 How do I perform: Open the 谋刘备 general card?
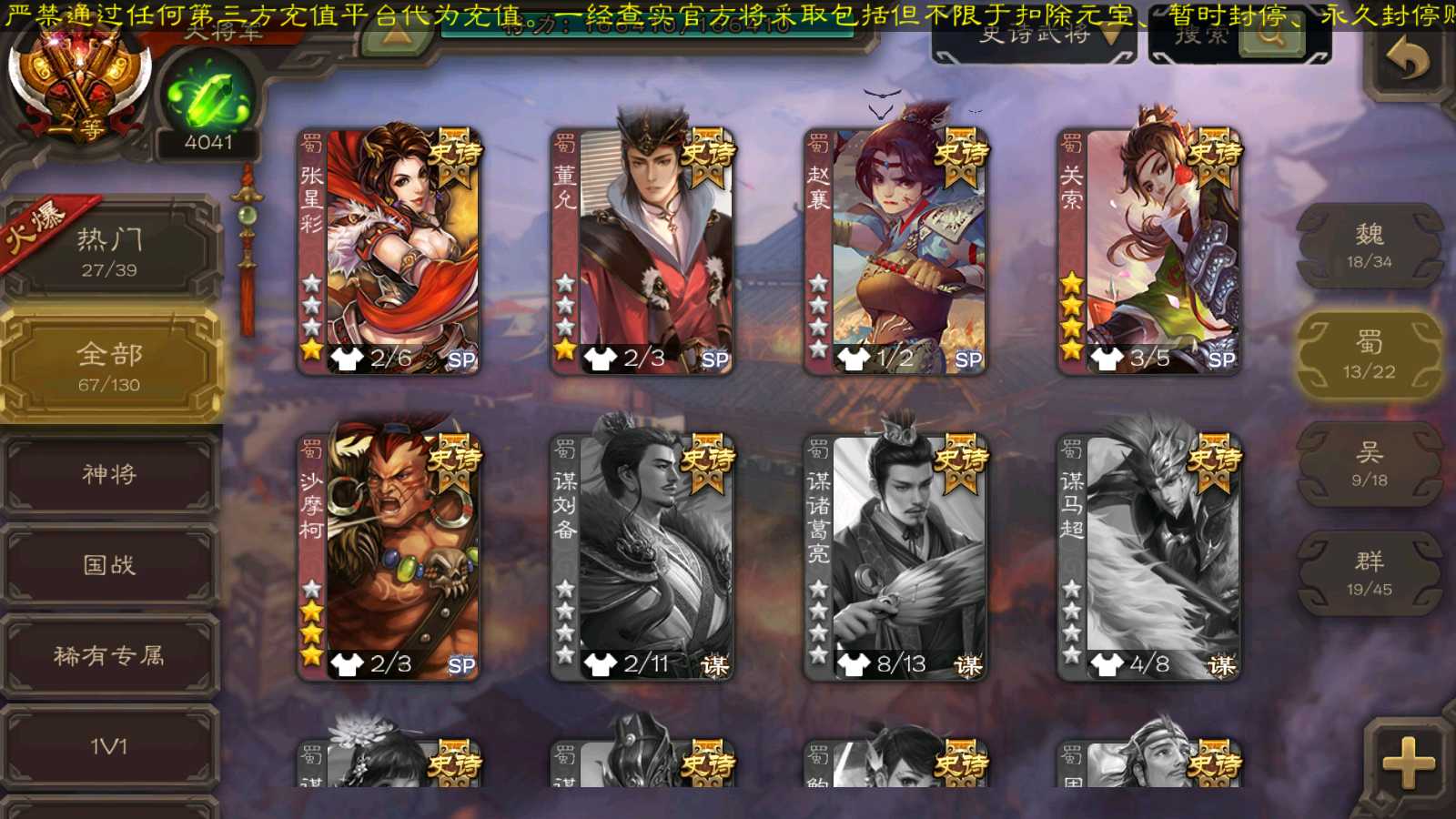[x=642, y=557]
